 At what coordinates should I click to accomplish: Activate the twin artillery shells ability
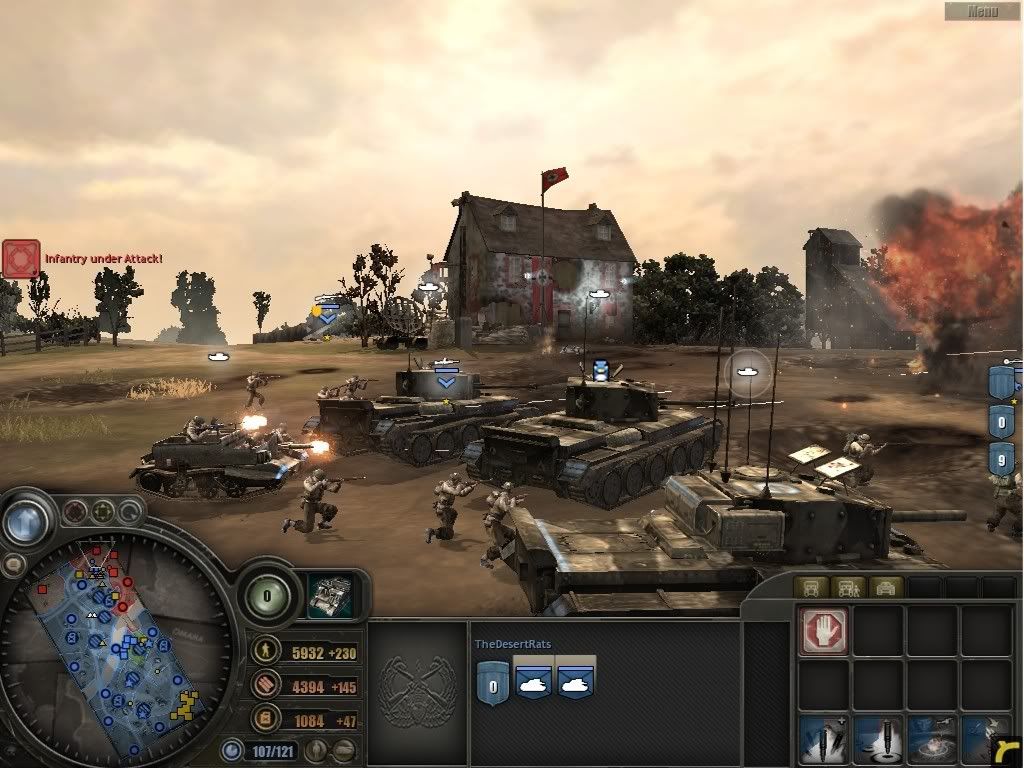tap(824, 741)
